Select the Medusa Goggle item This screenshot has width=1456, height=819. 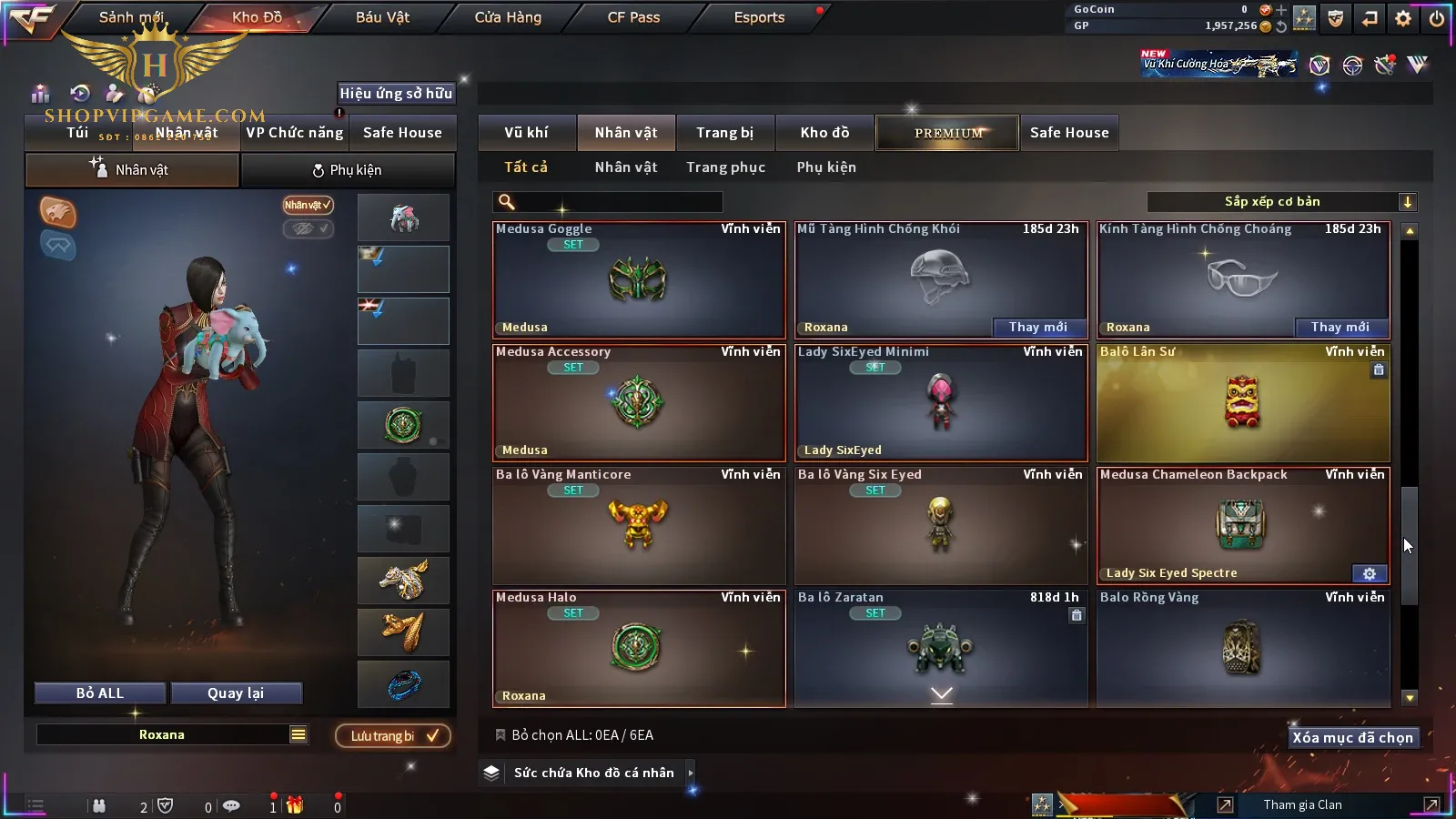(638, 280)
